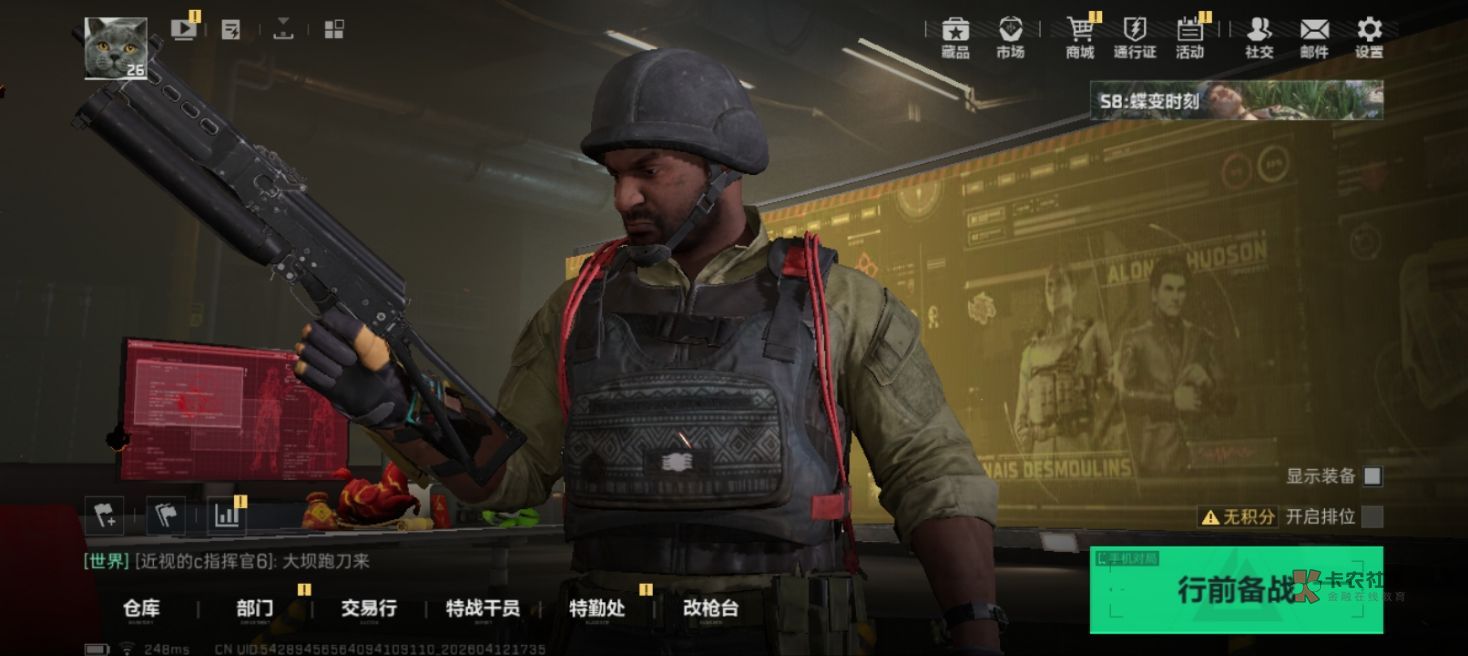The height and width of the screenshot is (656, 1468).
Task: Open the cat avatar player profile
Action: [x=115, y=47]
